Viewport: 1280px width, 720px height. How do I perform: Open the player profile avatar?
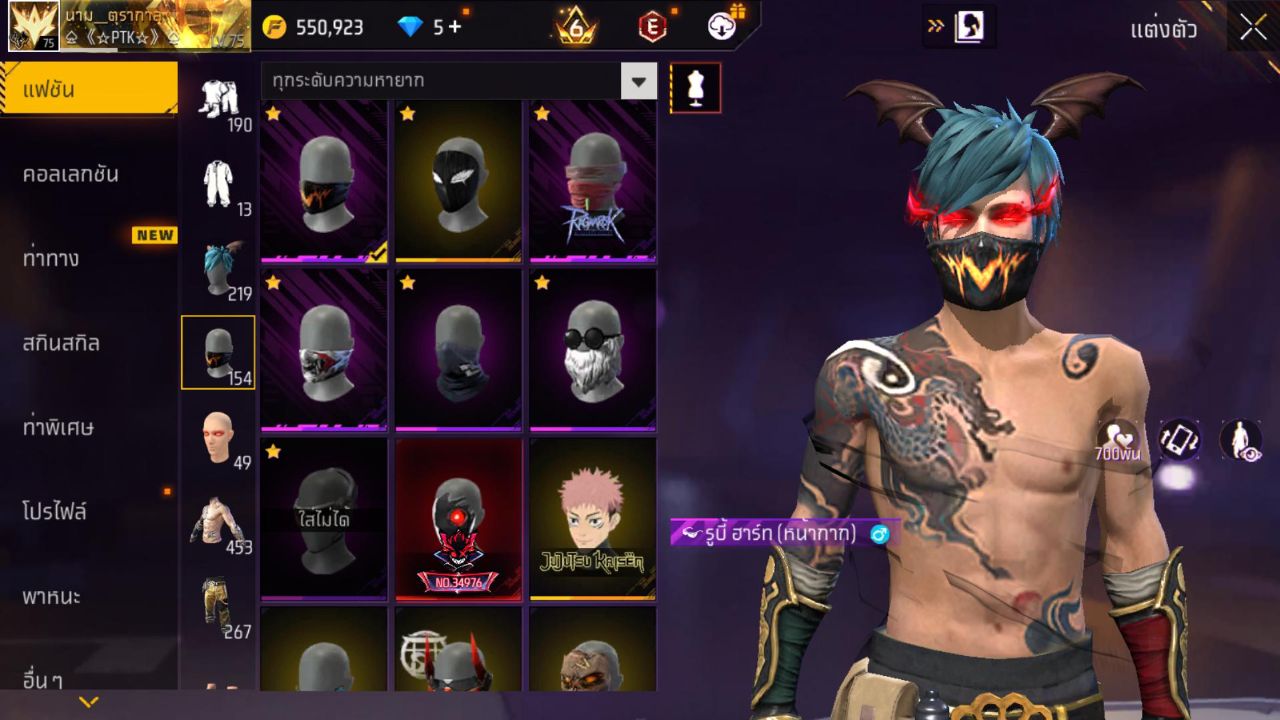(x=33, y=26)
